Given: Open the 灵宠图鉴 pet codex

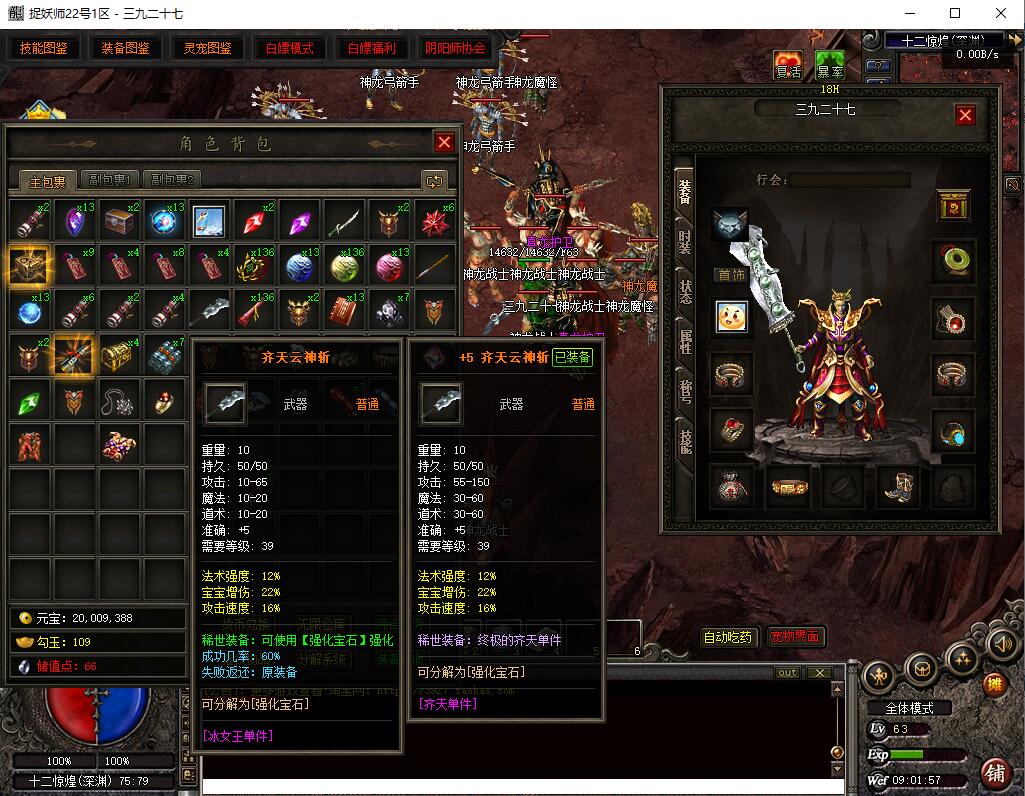Looking at the screenshot, I should tap(207, 48).
